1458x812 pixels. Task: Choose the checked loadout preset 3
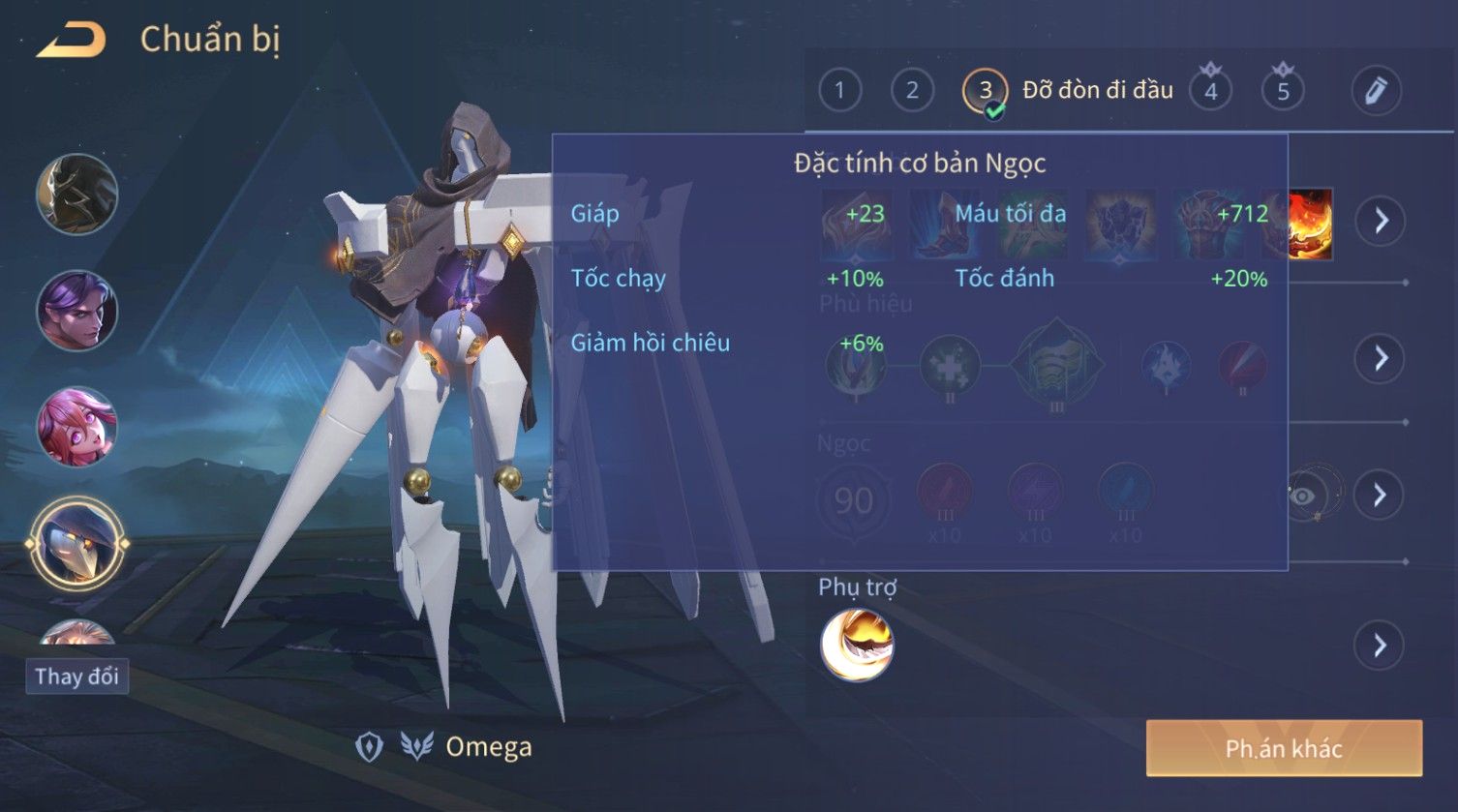coord(985,91)
